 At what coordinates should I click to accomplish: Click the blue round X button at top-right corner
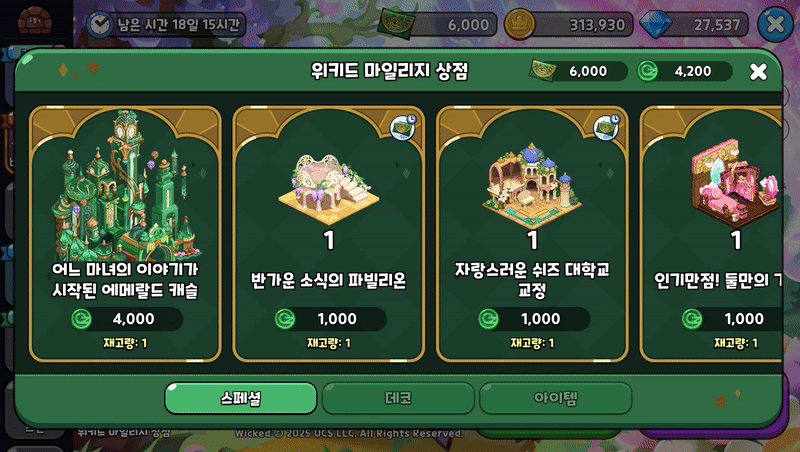click(774, 24)
